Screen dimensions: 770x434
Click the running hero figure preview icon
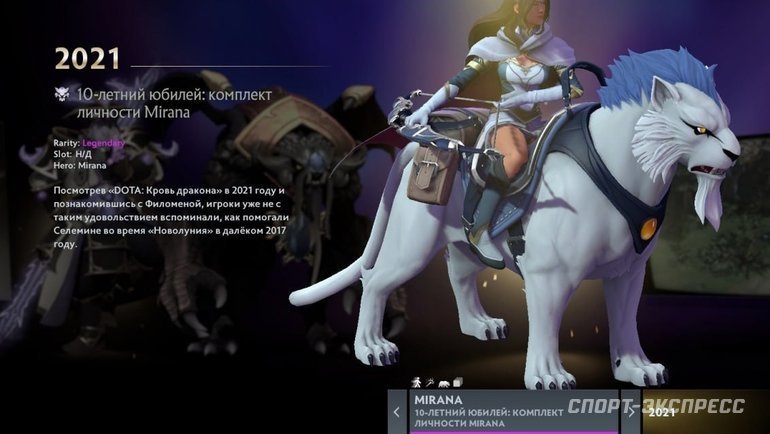point(416,382)
